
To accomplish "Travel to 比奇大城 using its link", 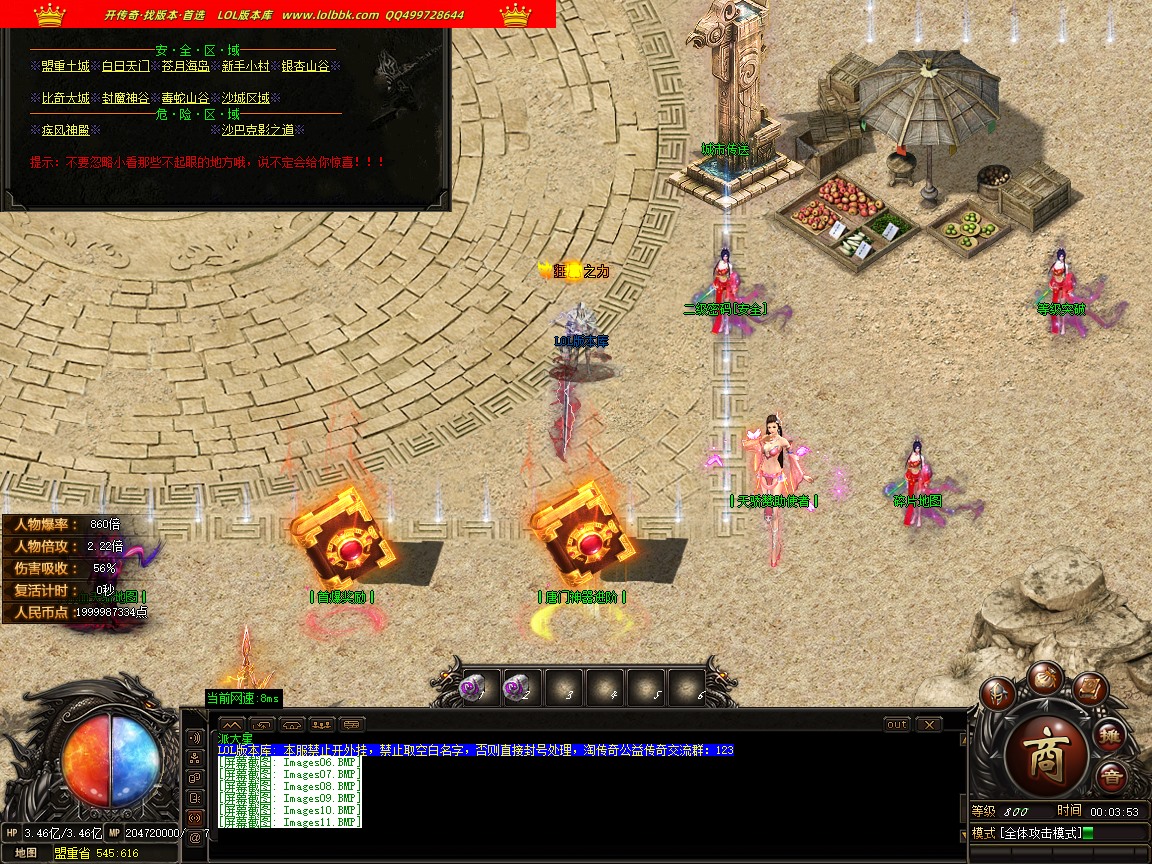I will click(x=66, y=98).
